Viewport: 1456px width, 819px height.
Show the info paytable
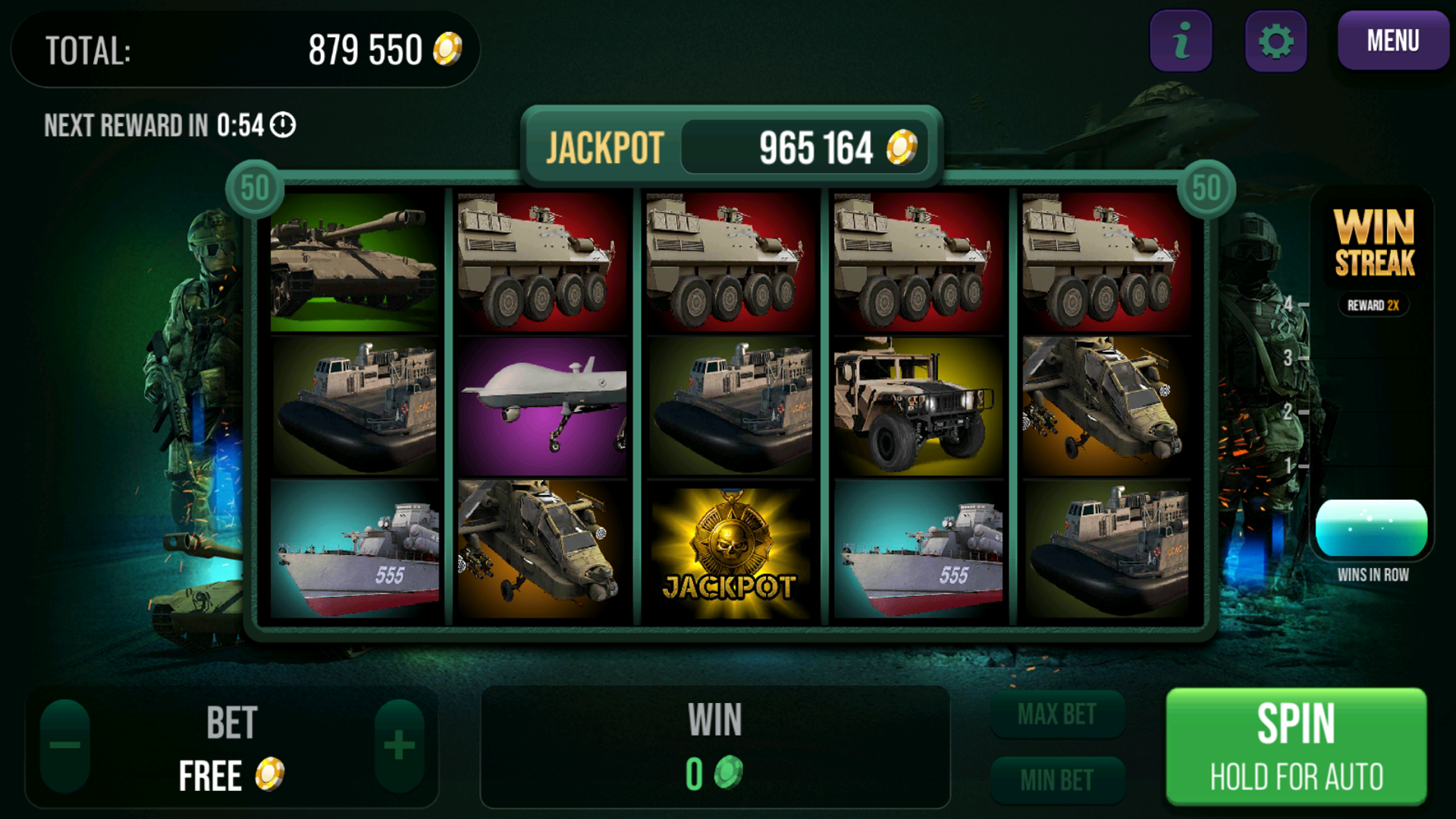pos(1181,41)
